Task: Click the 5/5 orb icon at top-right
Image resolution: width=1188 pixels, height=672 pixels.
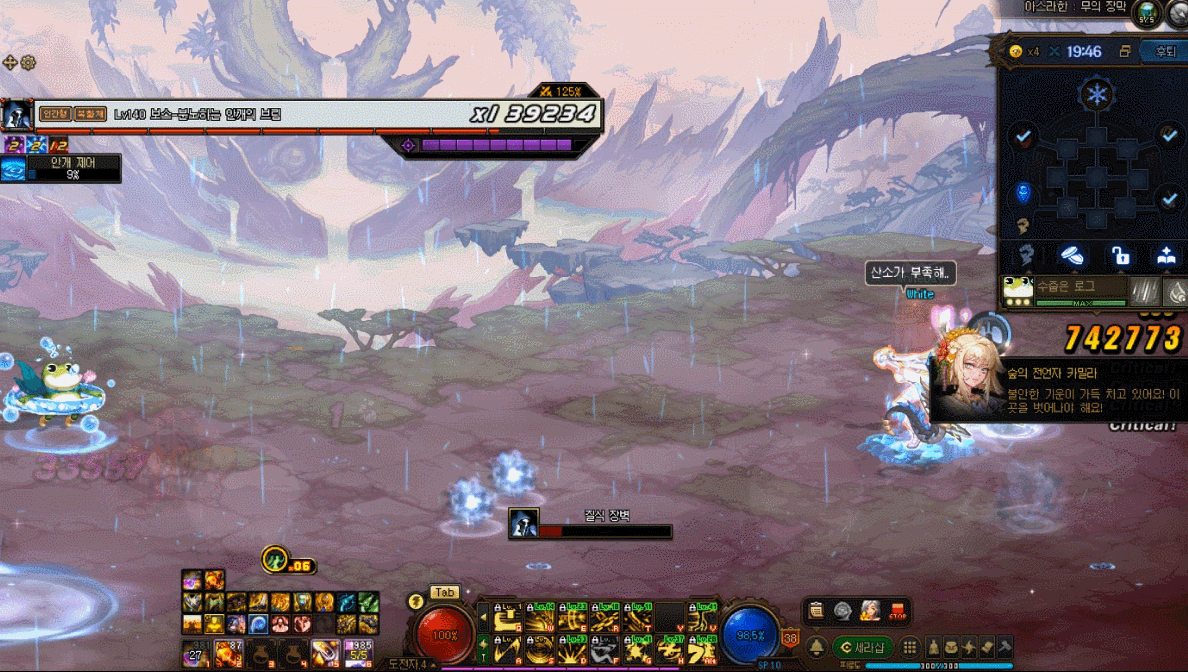Action: point(1146,14)
